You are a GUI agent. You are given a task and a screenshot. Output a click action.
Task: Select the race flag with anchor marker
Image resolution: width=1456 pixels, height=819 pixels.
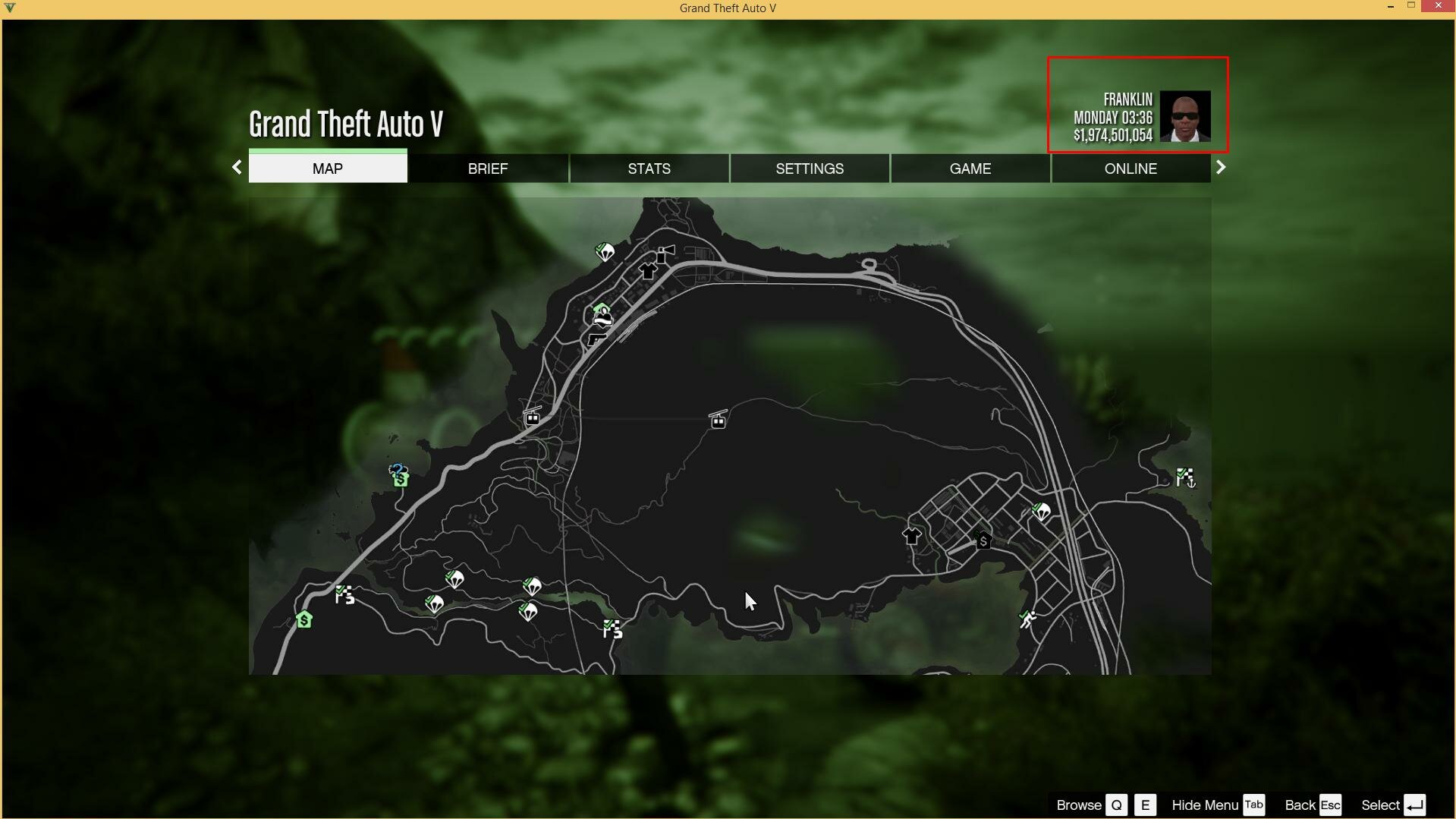[1185, 477]
